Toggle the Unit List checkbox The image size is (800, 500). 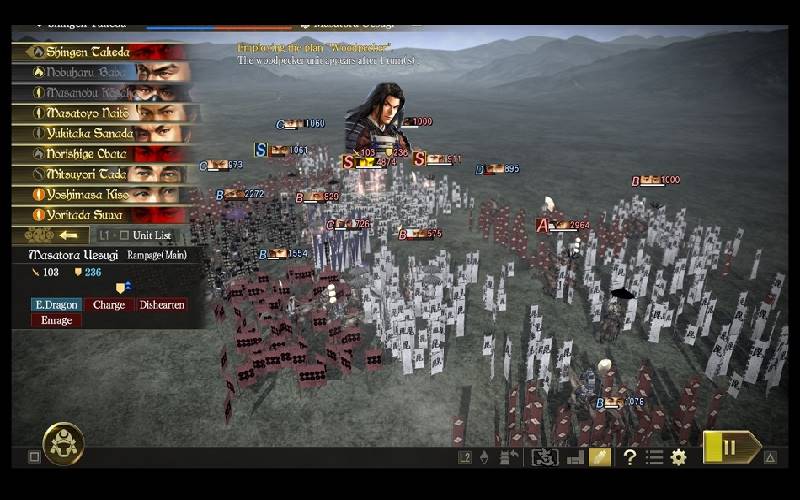coord(124,235)
